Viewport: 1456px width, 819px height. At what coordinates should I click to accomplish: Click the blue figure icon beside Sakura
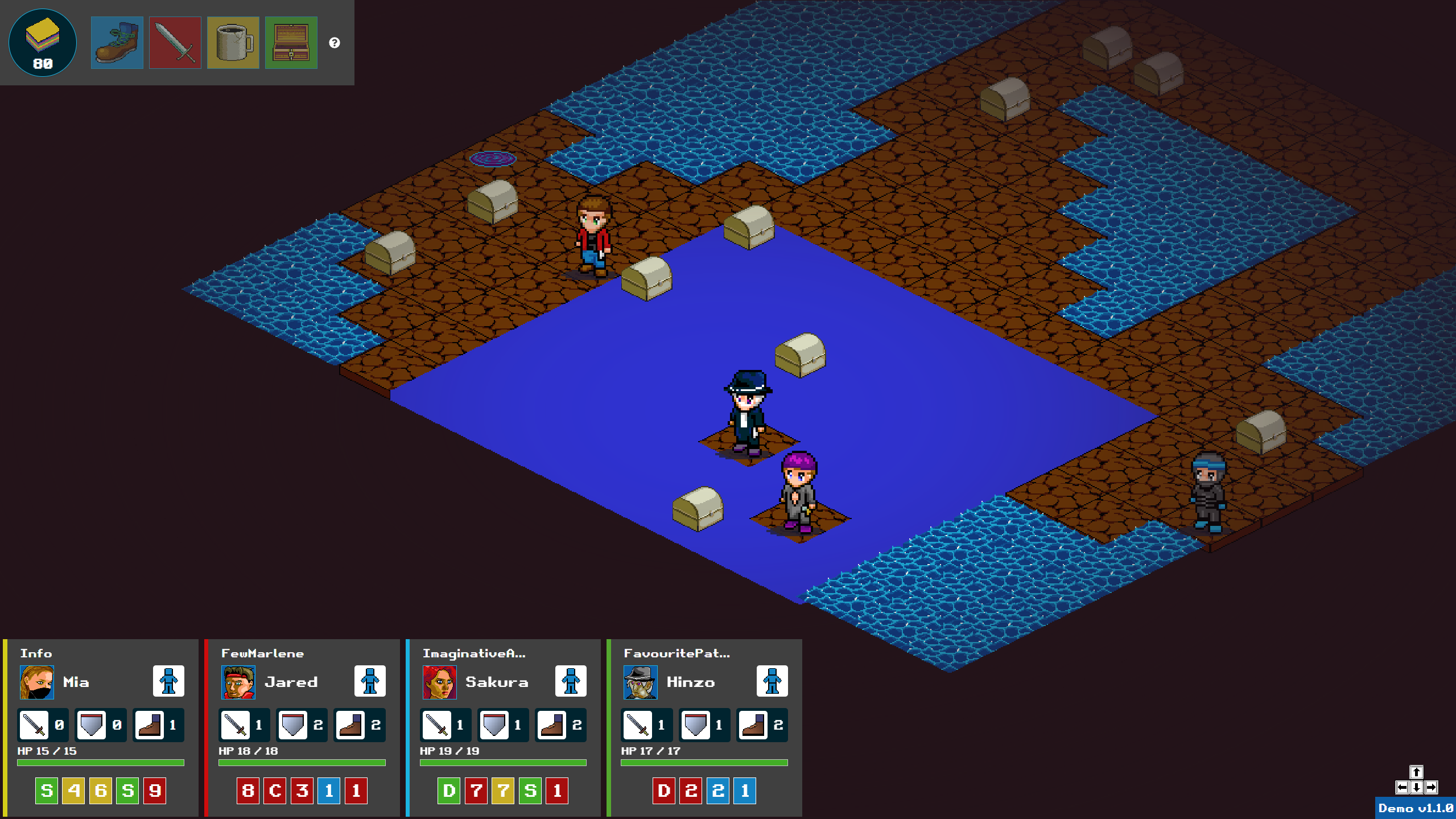pyautogui.click(x=571, y=681)
